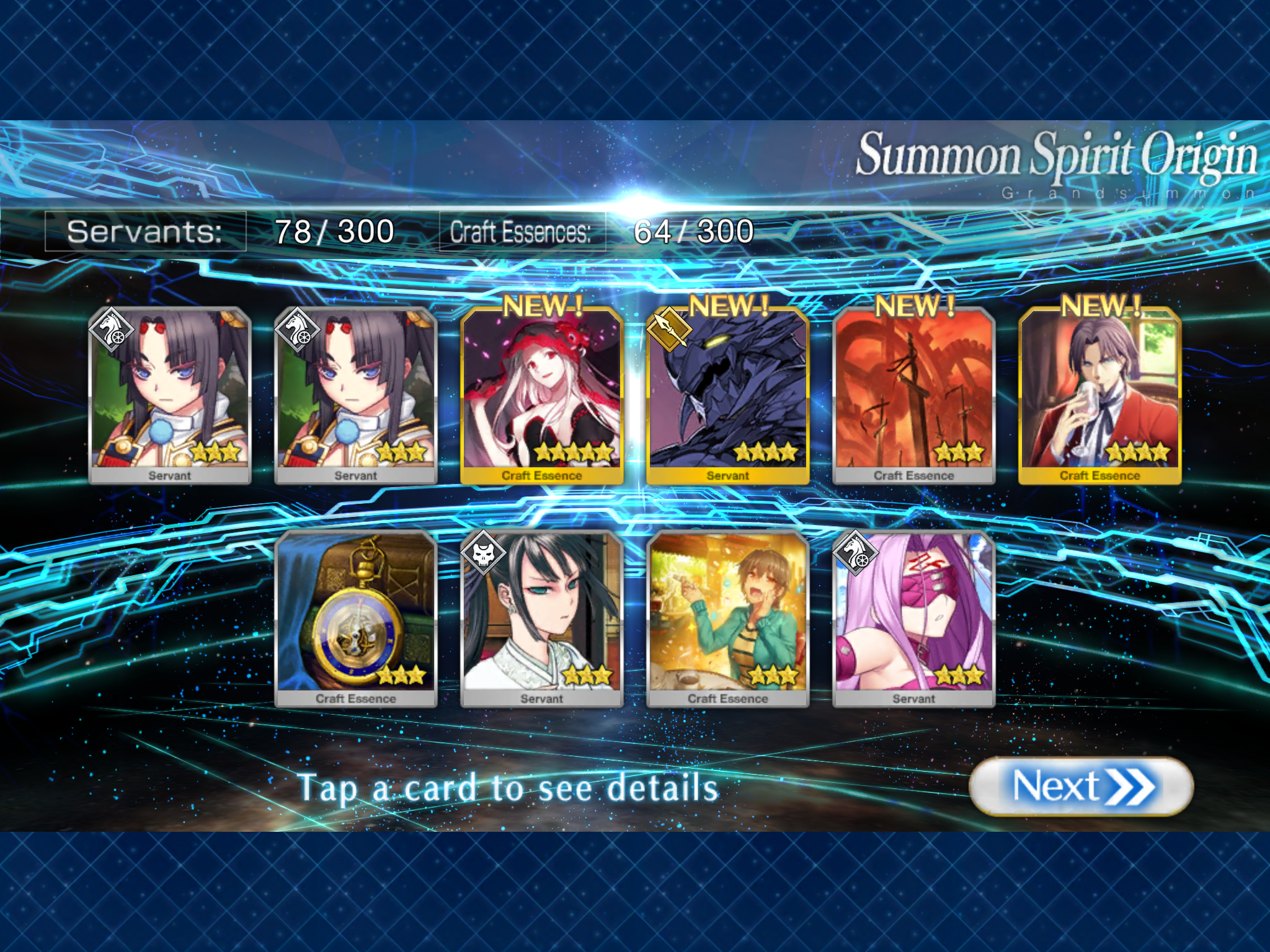Select the 4-star dark armored Lancer Servant card
The width and height of the screenshot is (1270, 952).
727,395
